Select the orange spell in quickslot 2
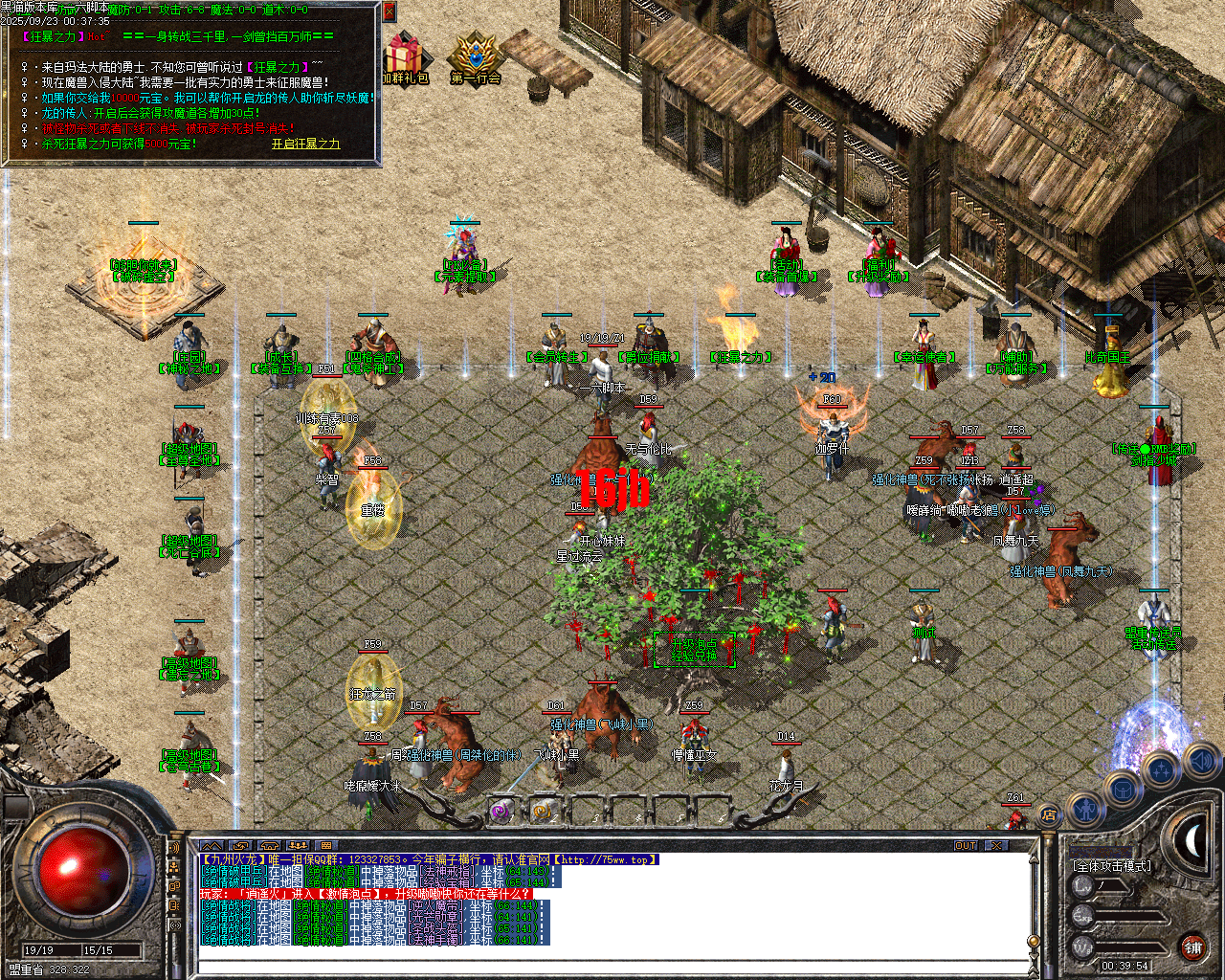1225x980 pixels. pos(542,811)
